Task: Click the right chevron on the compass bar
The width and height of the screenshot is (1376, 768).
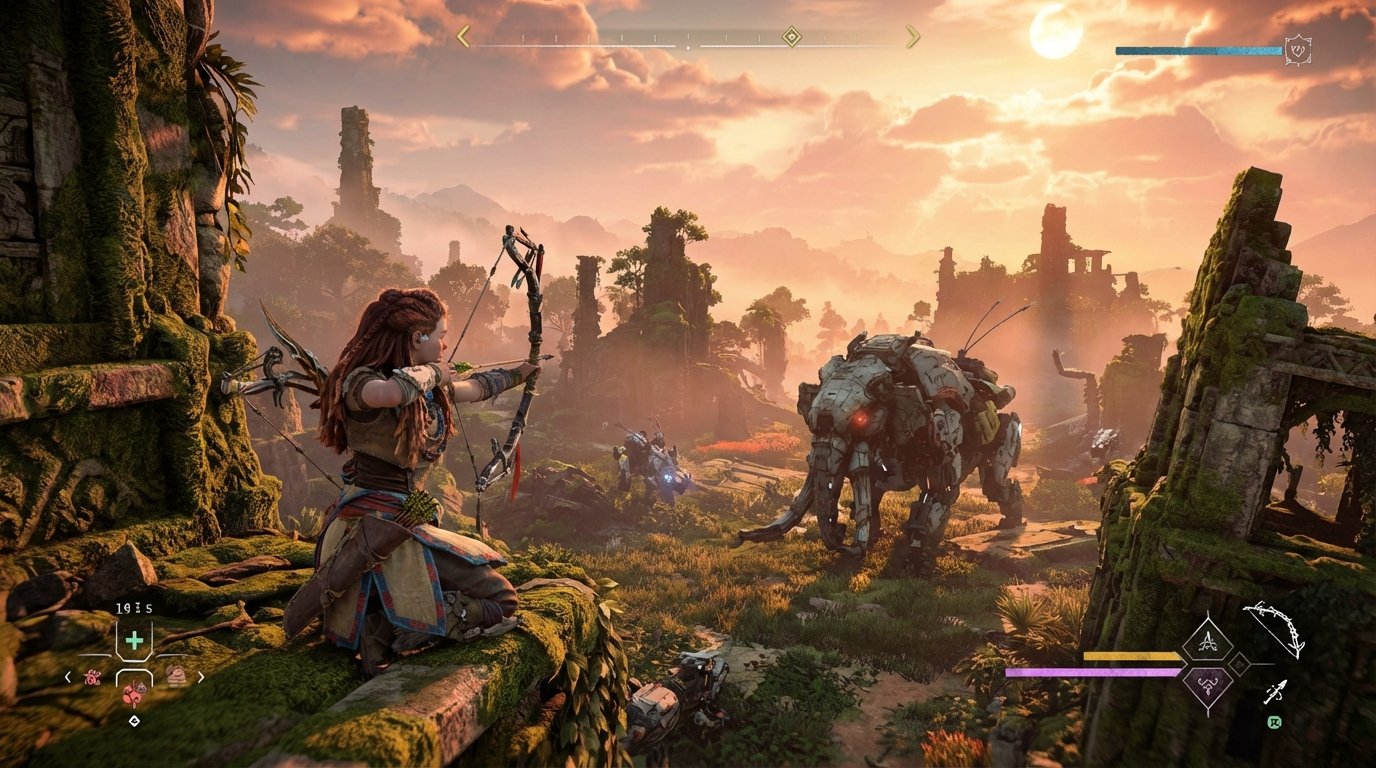Action: click(915, 36)
